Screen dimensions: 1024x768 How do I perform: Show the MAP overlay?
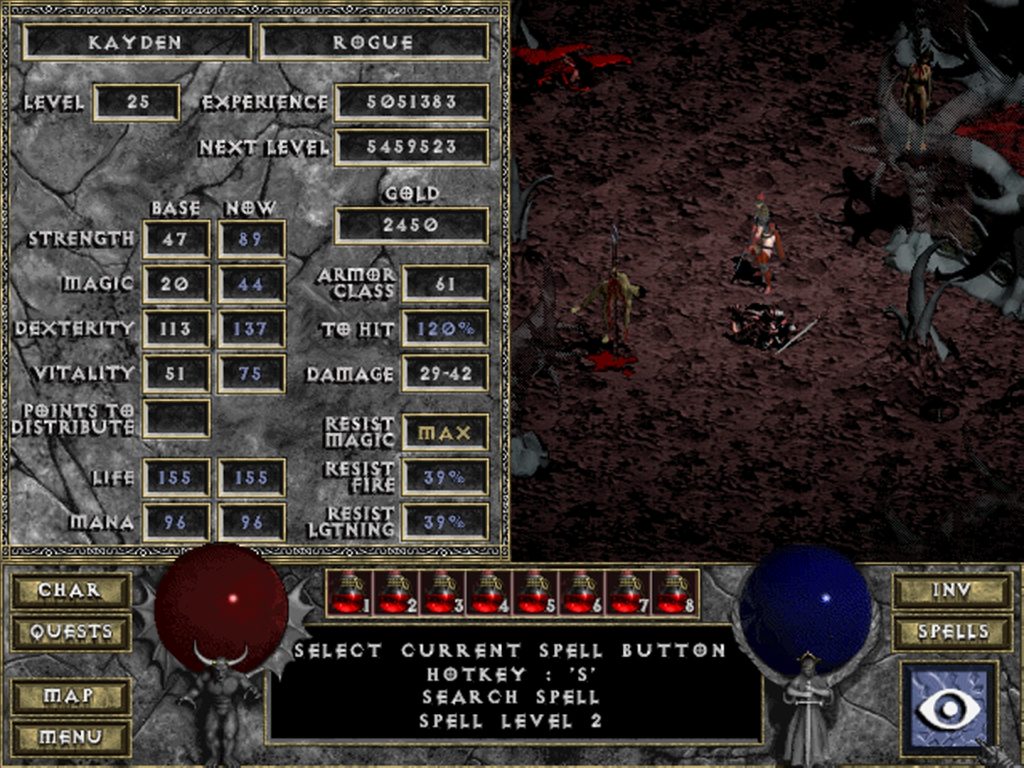[x=70, y=695]
